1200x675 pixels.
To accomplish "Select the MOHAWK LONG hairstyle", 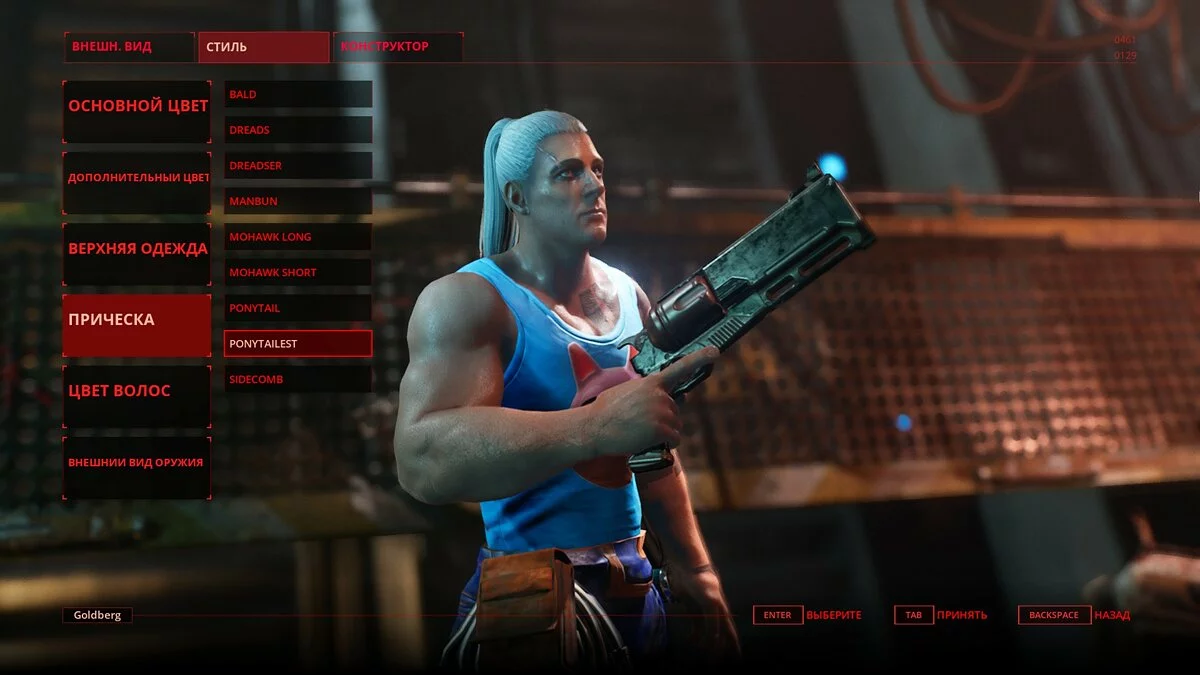I will 298,237.
